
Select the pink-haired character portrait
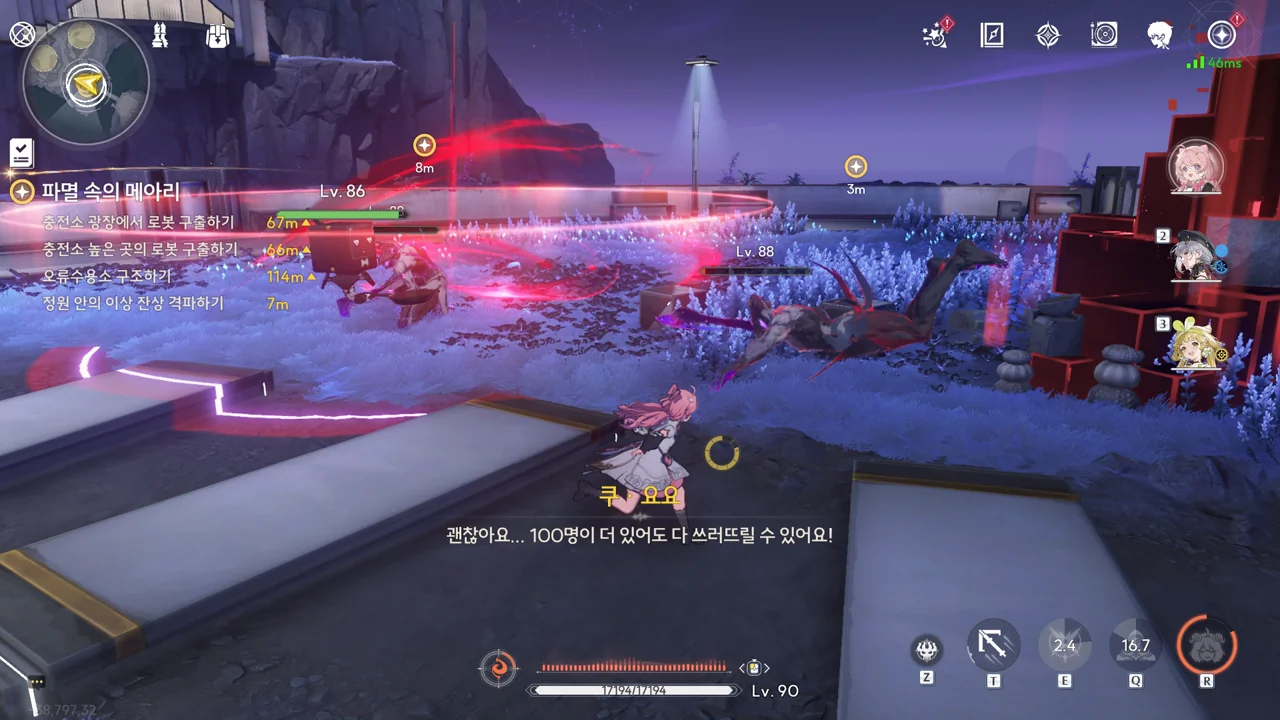(1196, 168)
